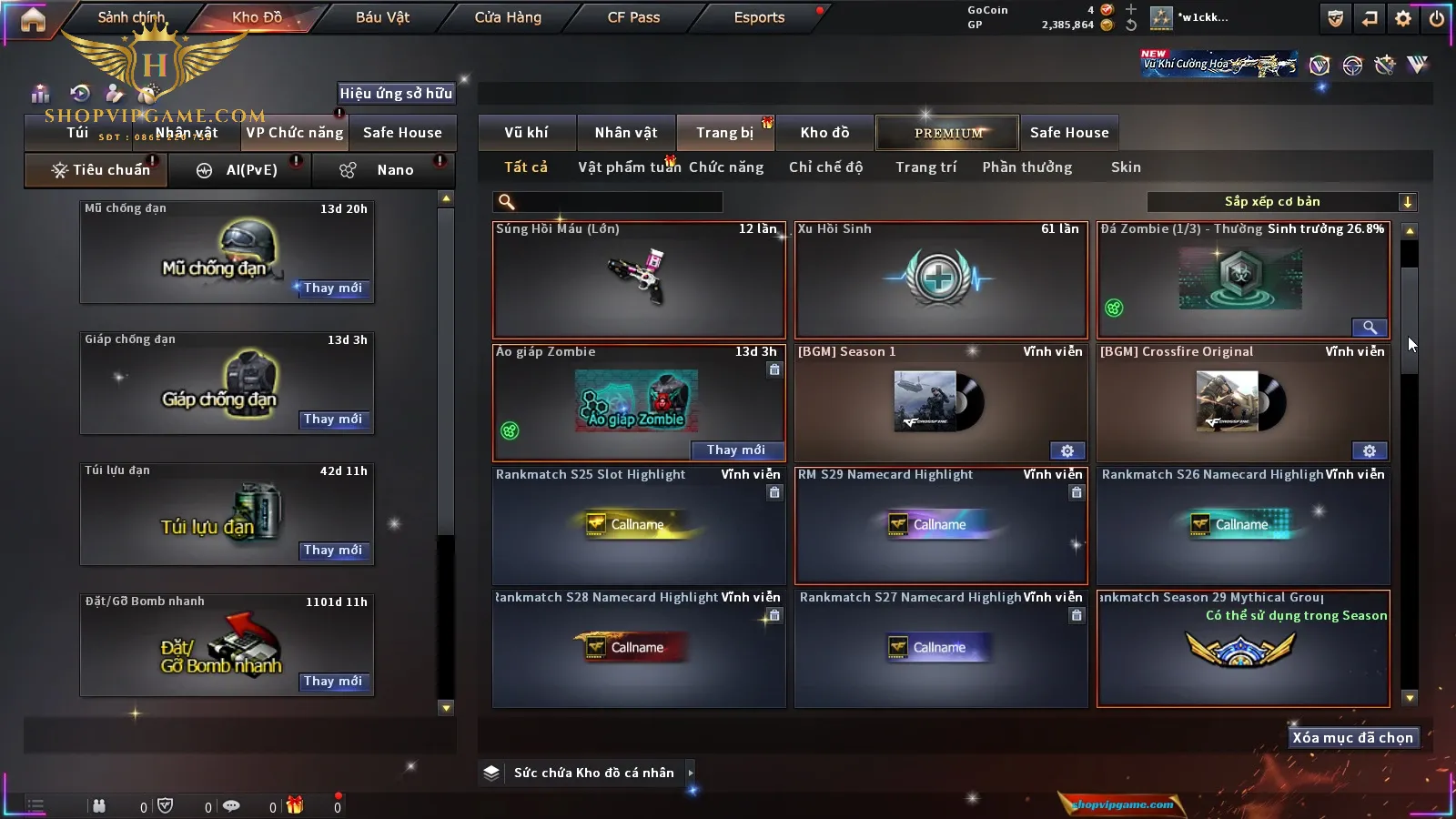Screen dimensions: 1456x819
Task: Select the Súng Hồi Máu (Lớn) item
Action: click(639, 280)
